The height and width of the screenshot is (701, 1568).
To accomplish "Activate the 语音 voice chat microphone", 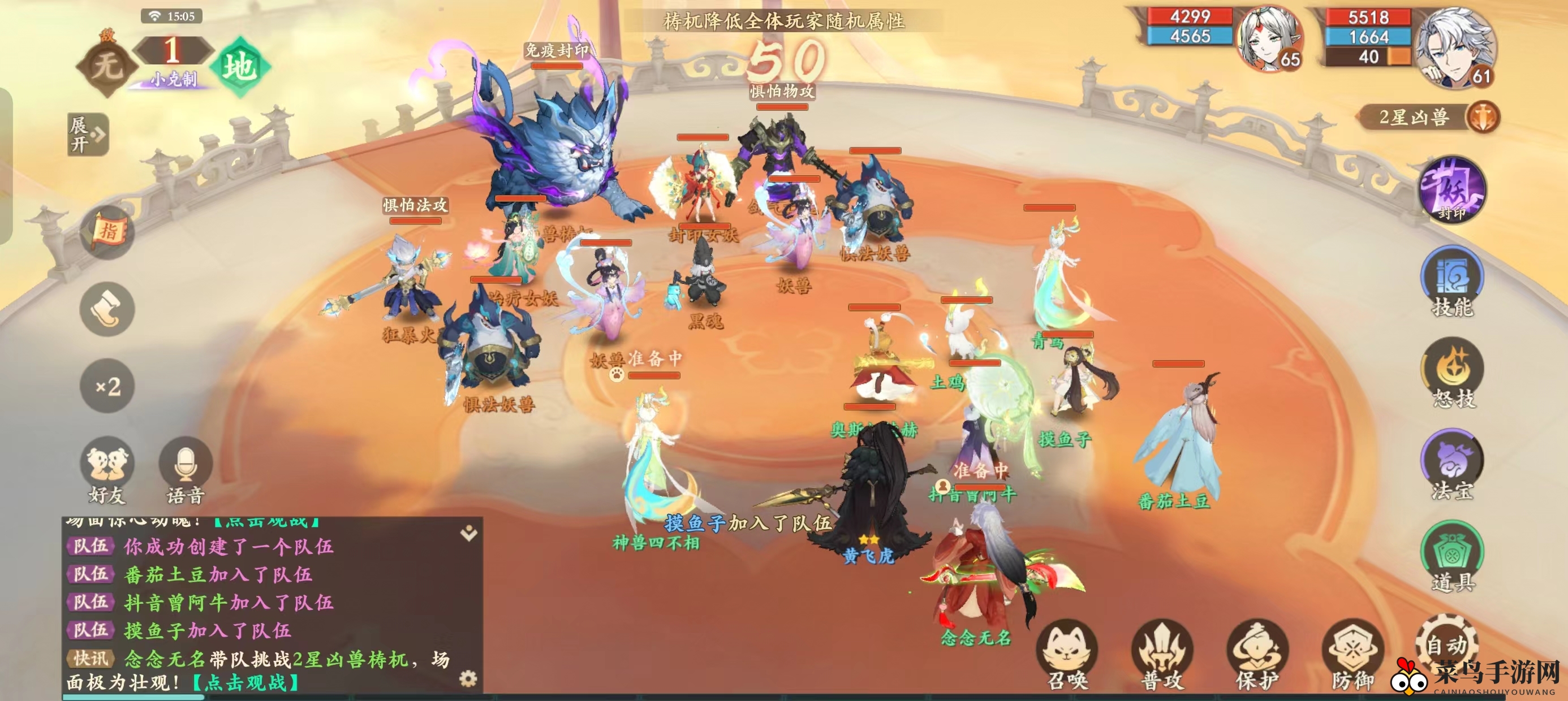I will (x=185, y=469).
